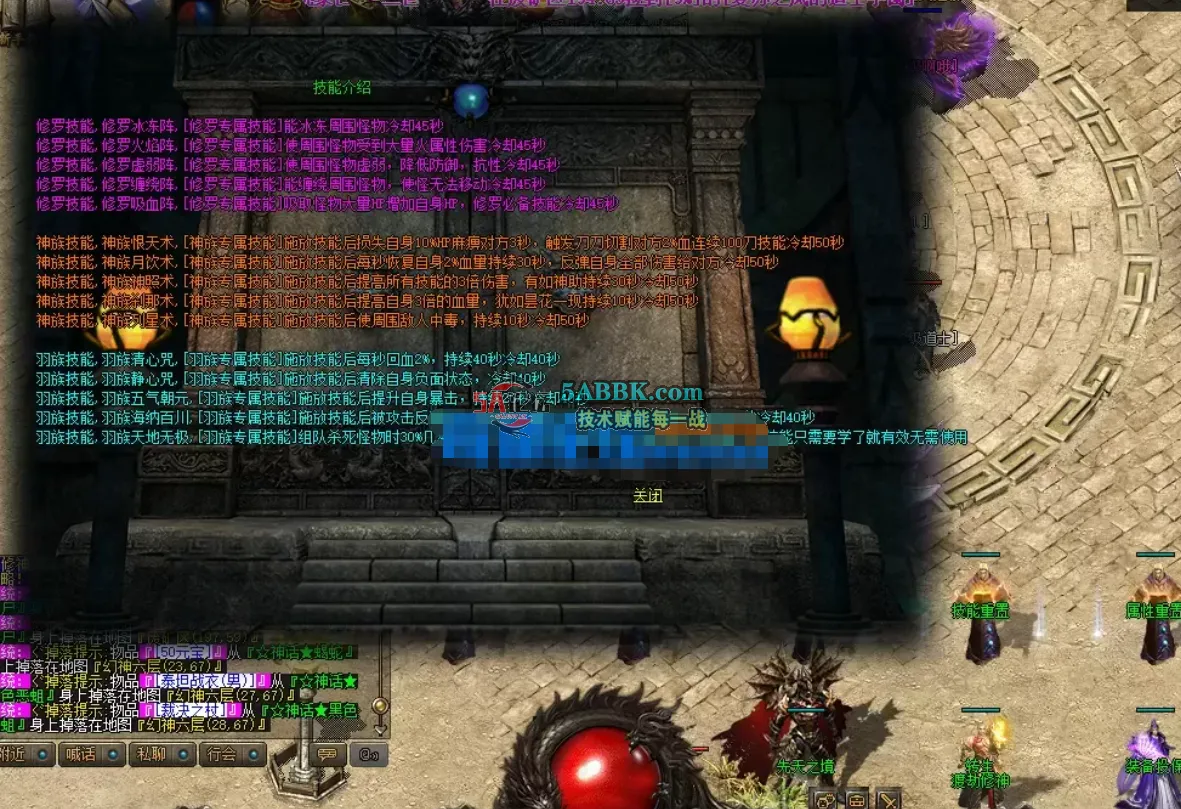Click the chat log scrollbar knob

coord(380,705)
